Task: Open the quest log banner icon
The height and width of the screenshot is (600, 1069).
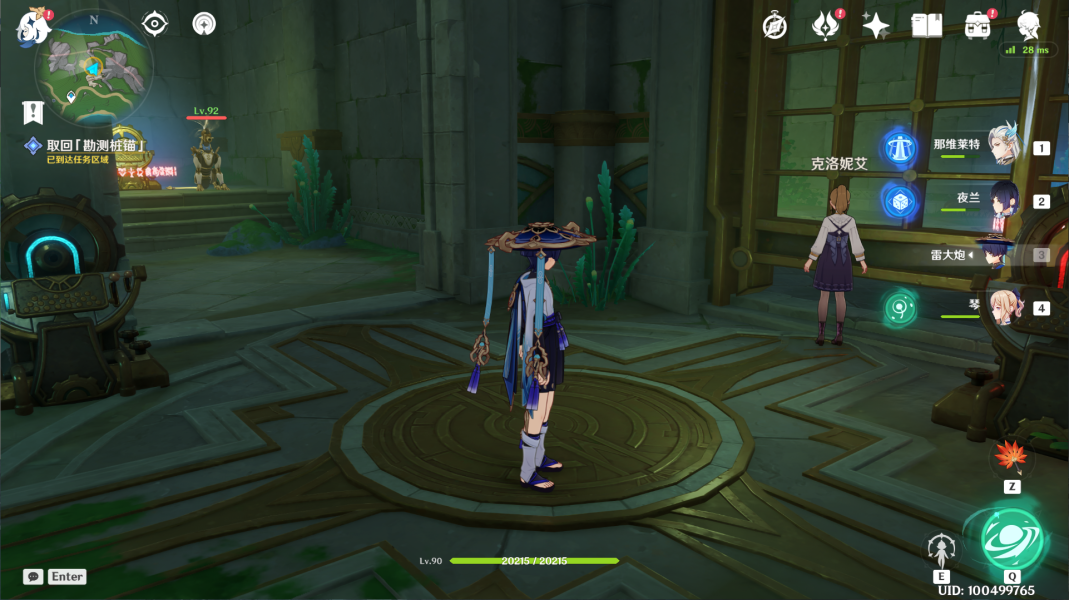Action: pyautogui.click(x=33, y=112)
